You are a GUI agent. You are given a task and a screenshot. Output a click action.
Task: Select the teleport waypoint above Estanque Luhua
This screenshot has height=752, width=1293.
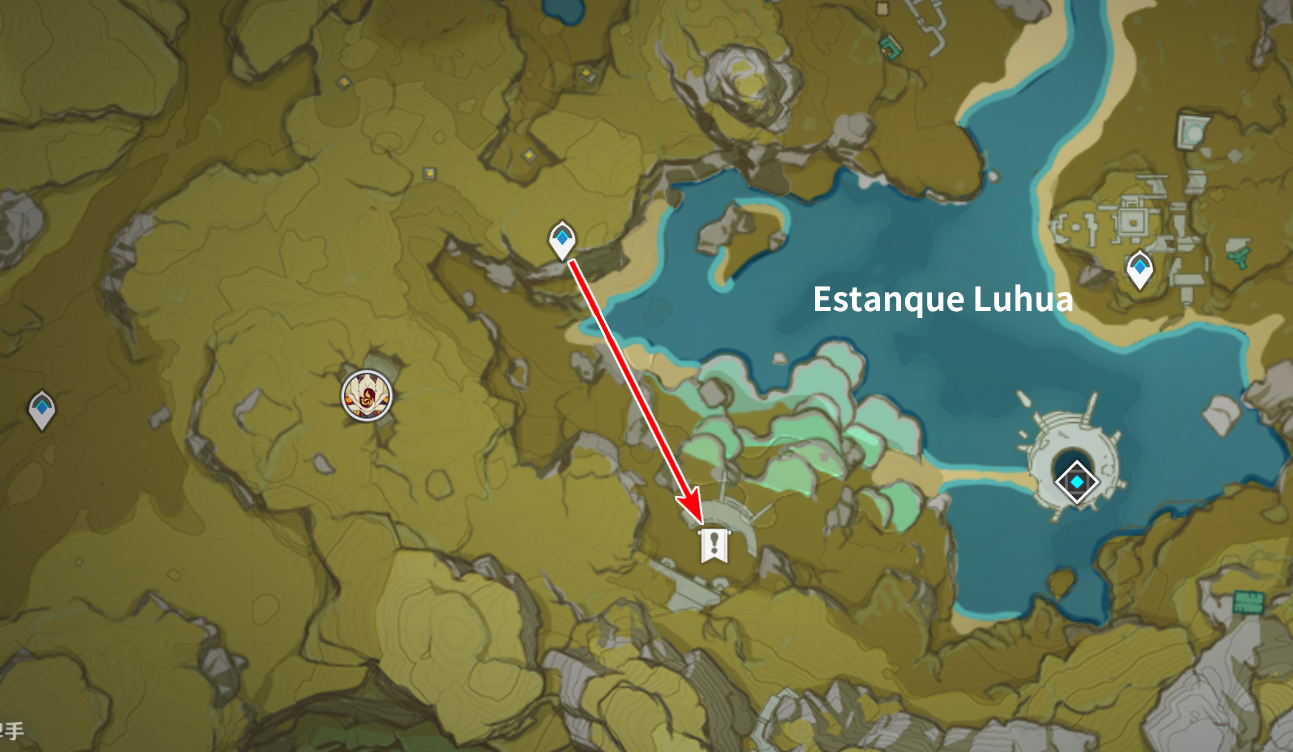pos(563,240)
